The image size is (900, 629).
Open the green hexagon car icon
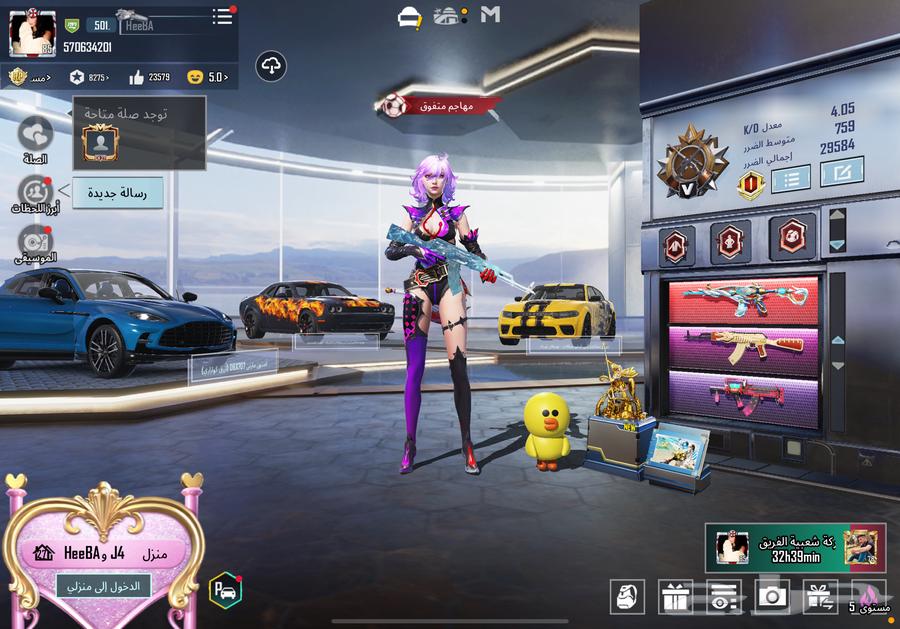click(x=225, y=589)
